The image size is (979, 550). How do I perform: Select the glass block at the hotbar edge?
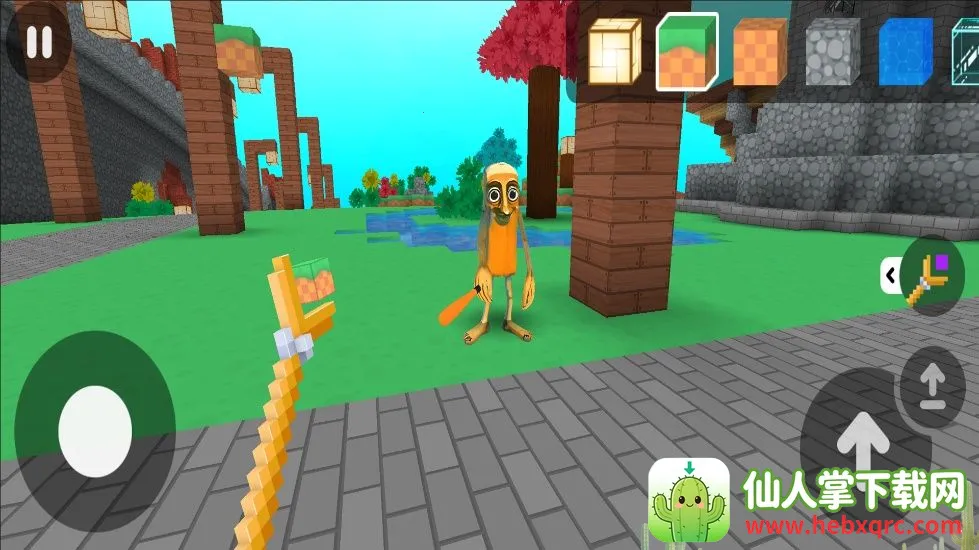966,51
